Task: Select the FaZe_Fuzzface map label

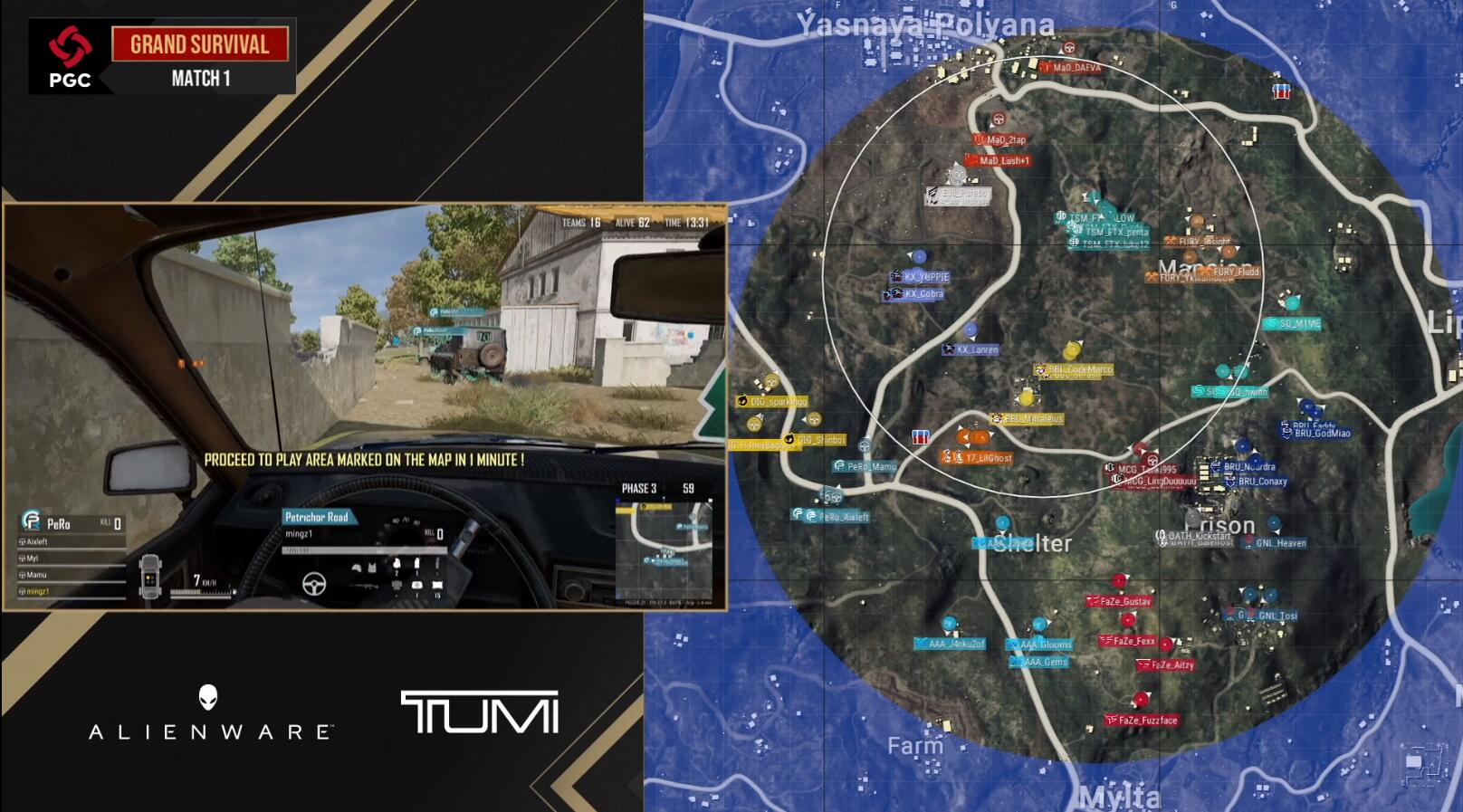Action: point(1146,721)
